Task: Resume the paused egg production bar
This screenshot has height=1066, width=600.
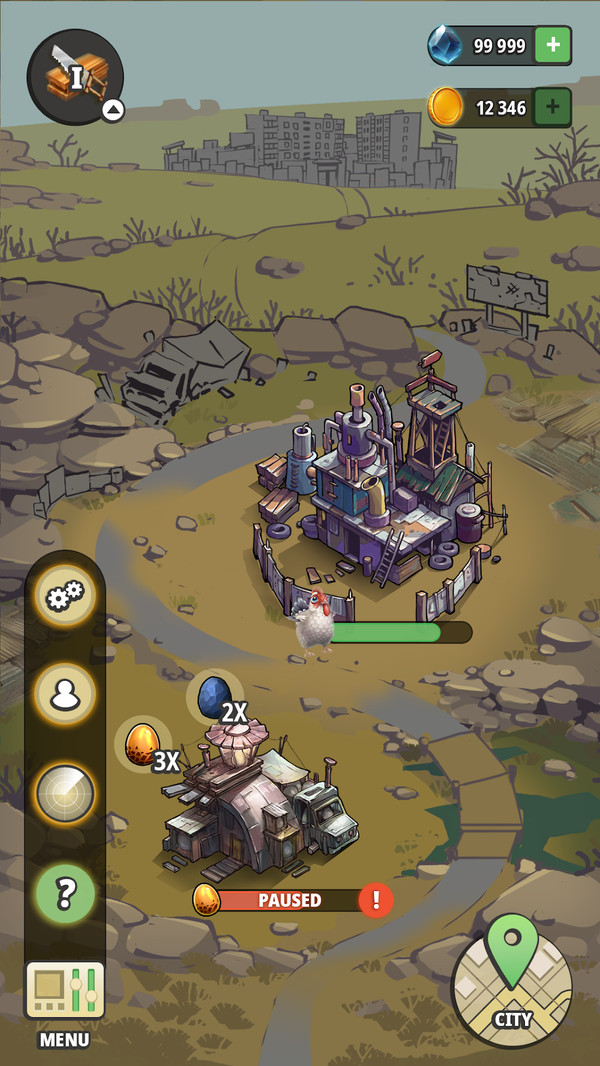Action: [289, 900]
